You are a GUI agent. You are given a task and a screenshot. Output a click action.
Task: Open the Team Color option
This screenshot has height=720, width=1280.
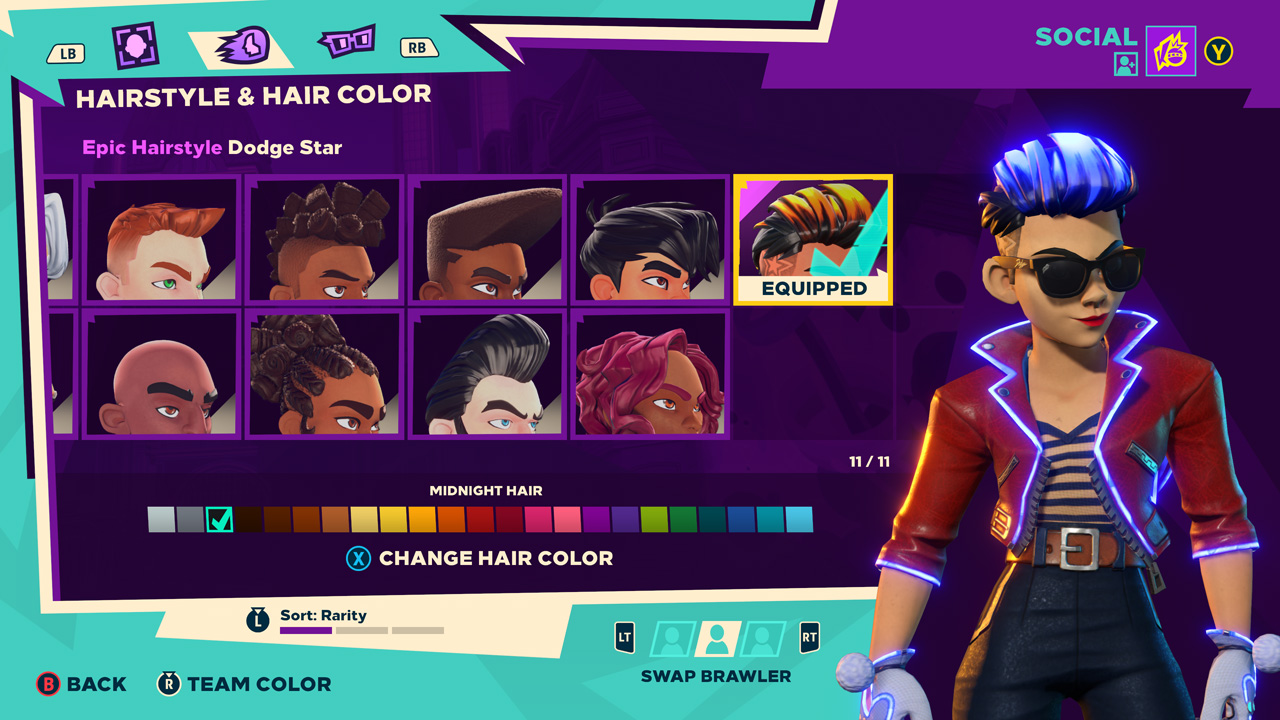(245, 684)
